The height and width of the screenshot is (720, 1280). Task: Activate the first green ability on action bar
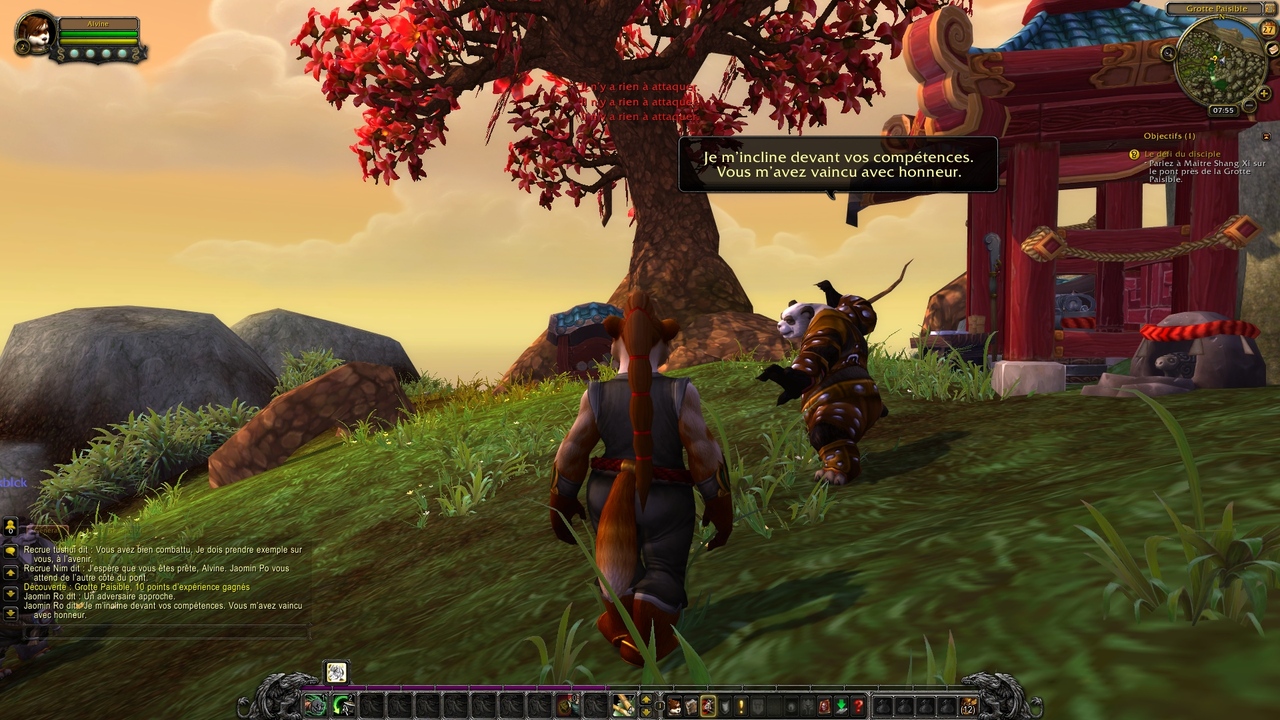click(x=316, y=706)
